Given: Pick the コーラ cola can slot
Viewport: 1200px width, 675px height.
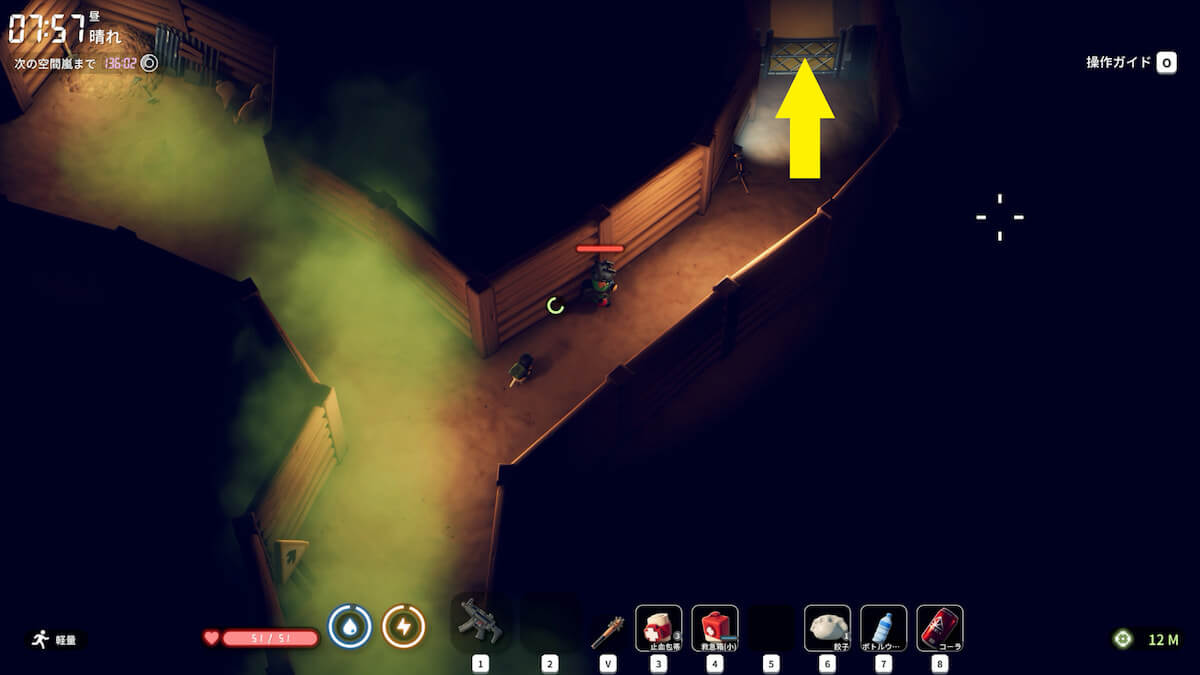Looking at the screenshot, I should click(939, 628).
